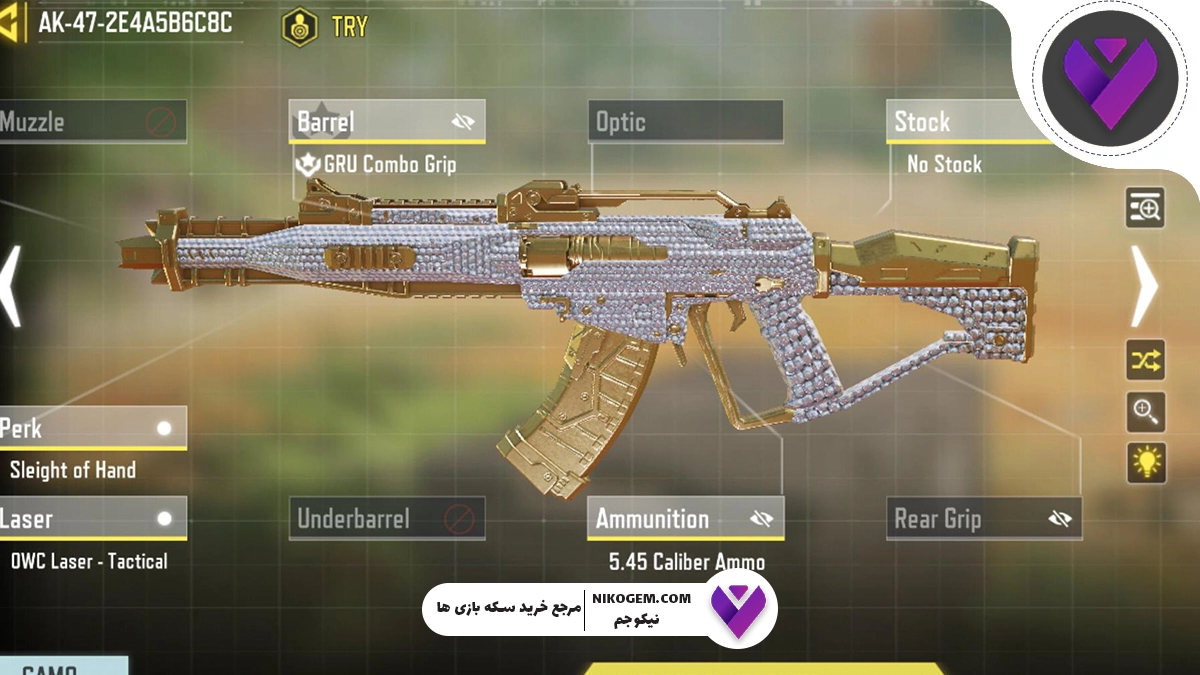Open the Stock attachment slot

click(x=960, y=123)
